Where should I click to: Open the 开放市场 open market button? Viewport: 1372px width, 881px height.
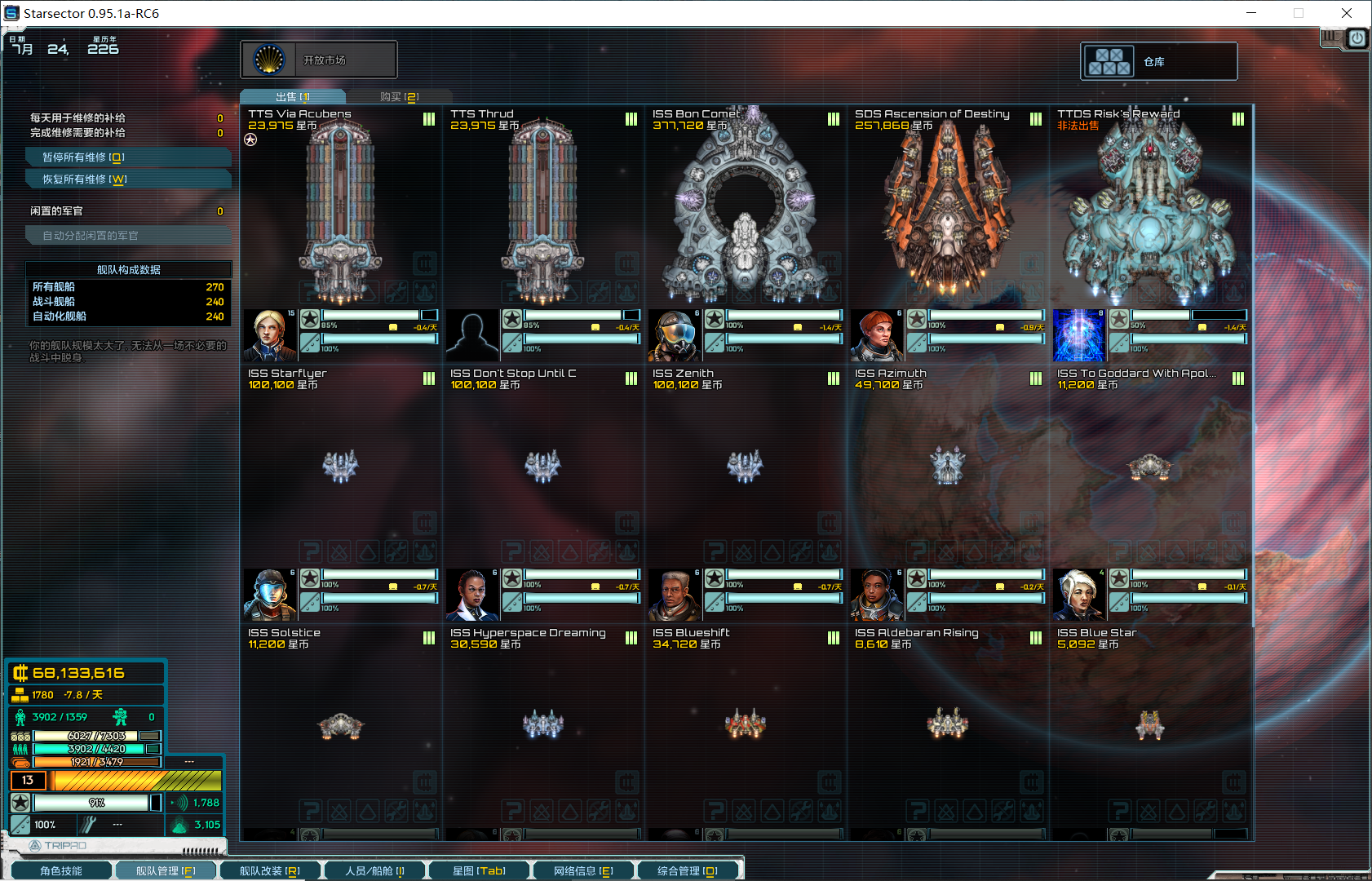(x=319, y=60)
